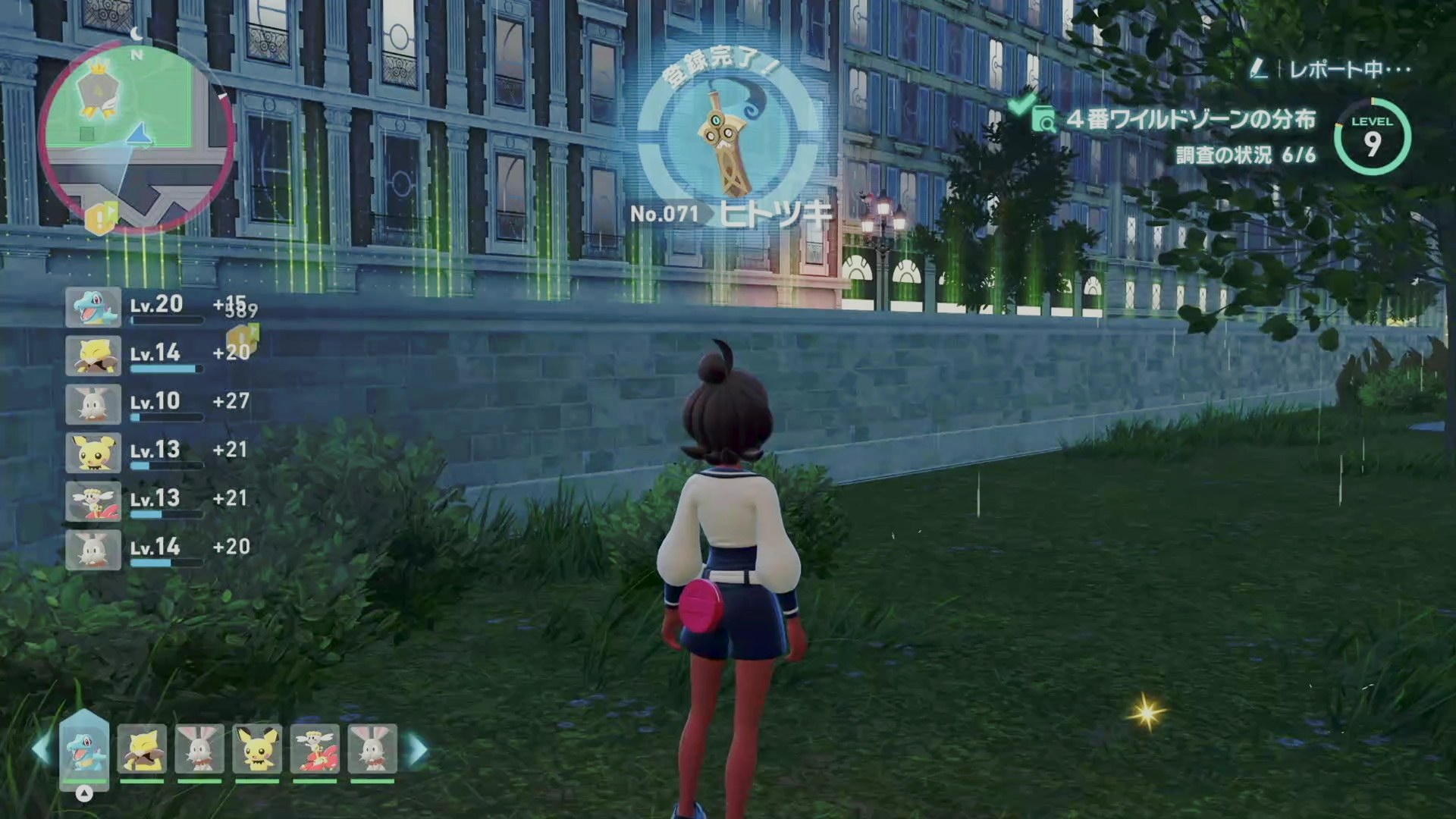Pick Pichu in the bottom party bar

257,749
